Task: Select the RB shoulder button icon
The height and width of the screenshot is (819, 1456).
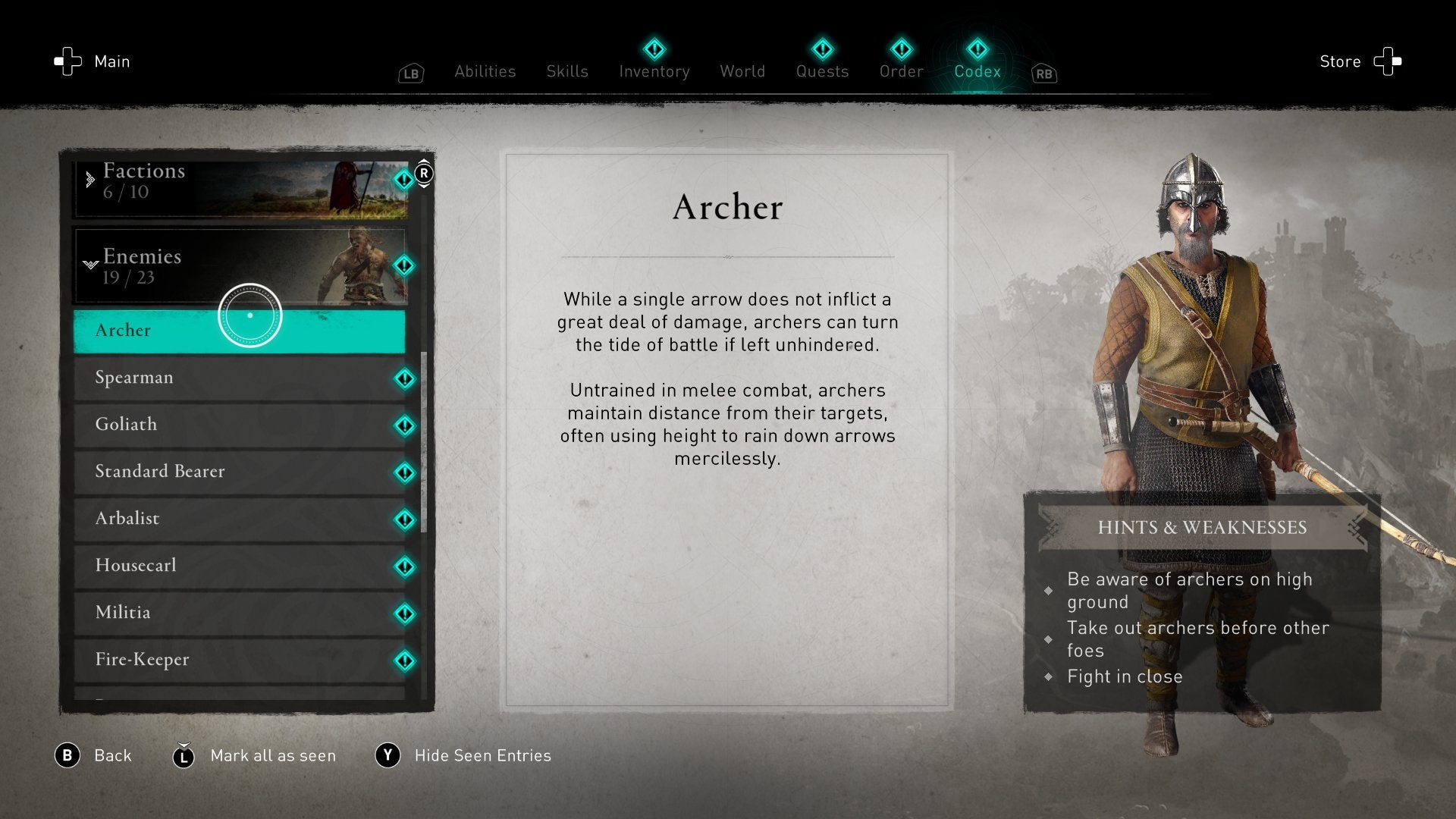Action: tap(1043, 74)
